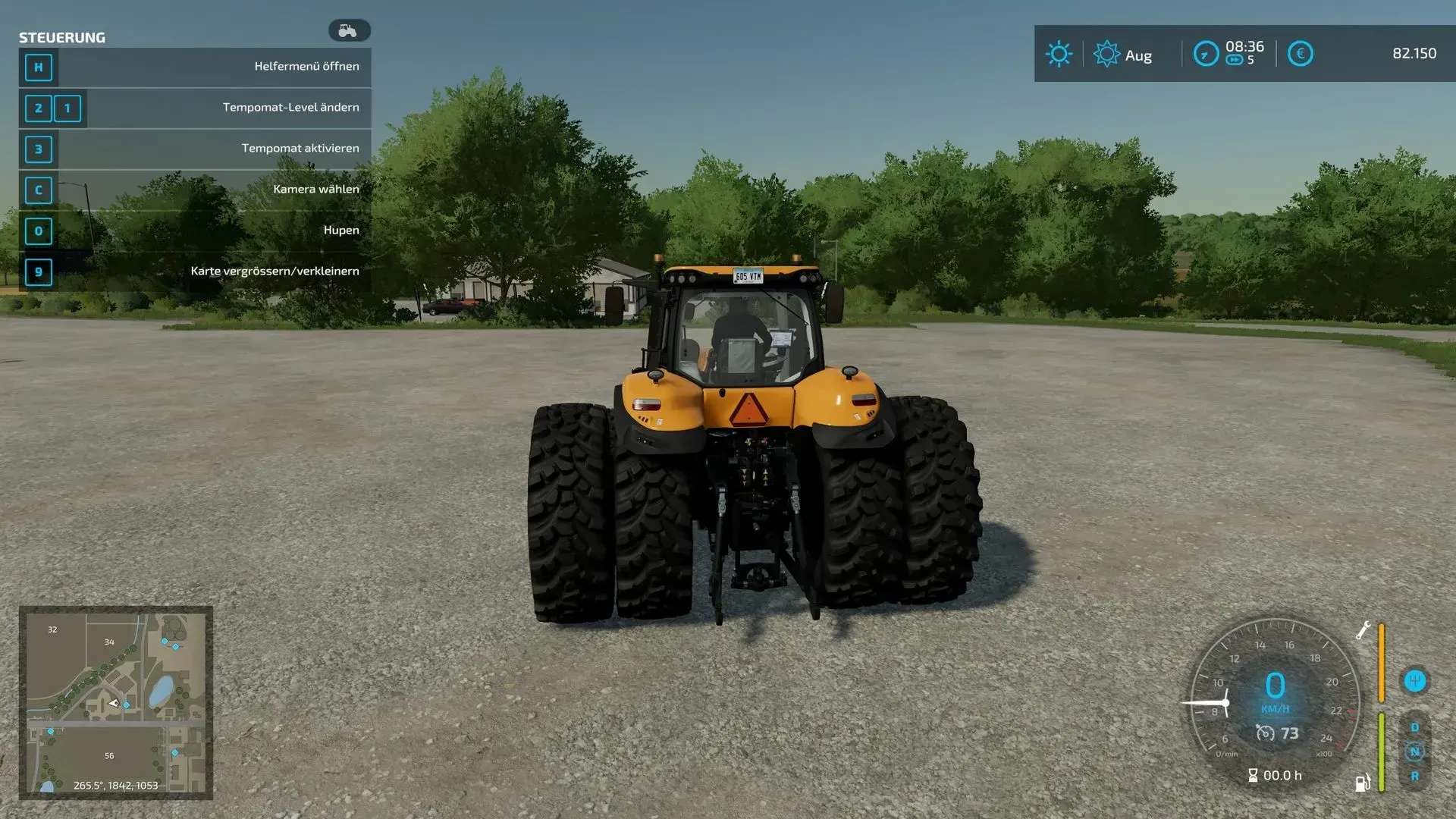
Task: Click the cruise control icon beside 73
Action: tap(1265, 733)
